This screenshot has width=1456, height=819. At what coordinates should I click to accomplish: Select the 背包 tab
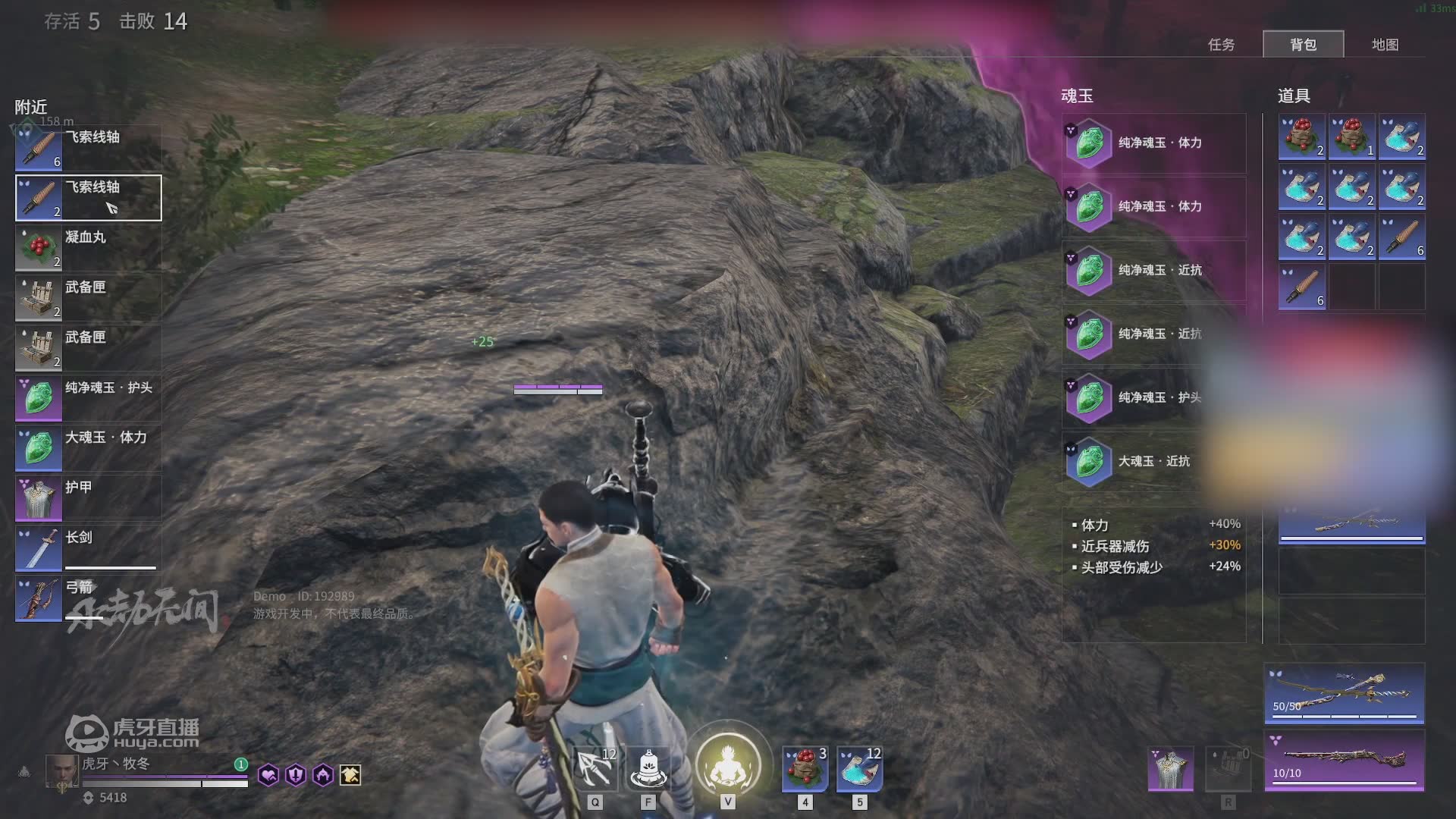point(1303,45)
